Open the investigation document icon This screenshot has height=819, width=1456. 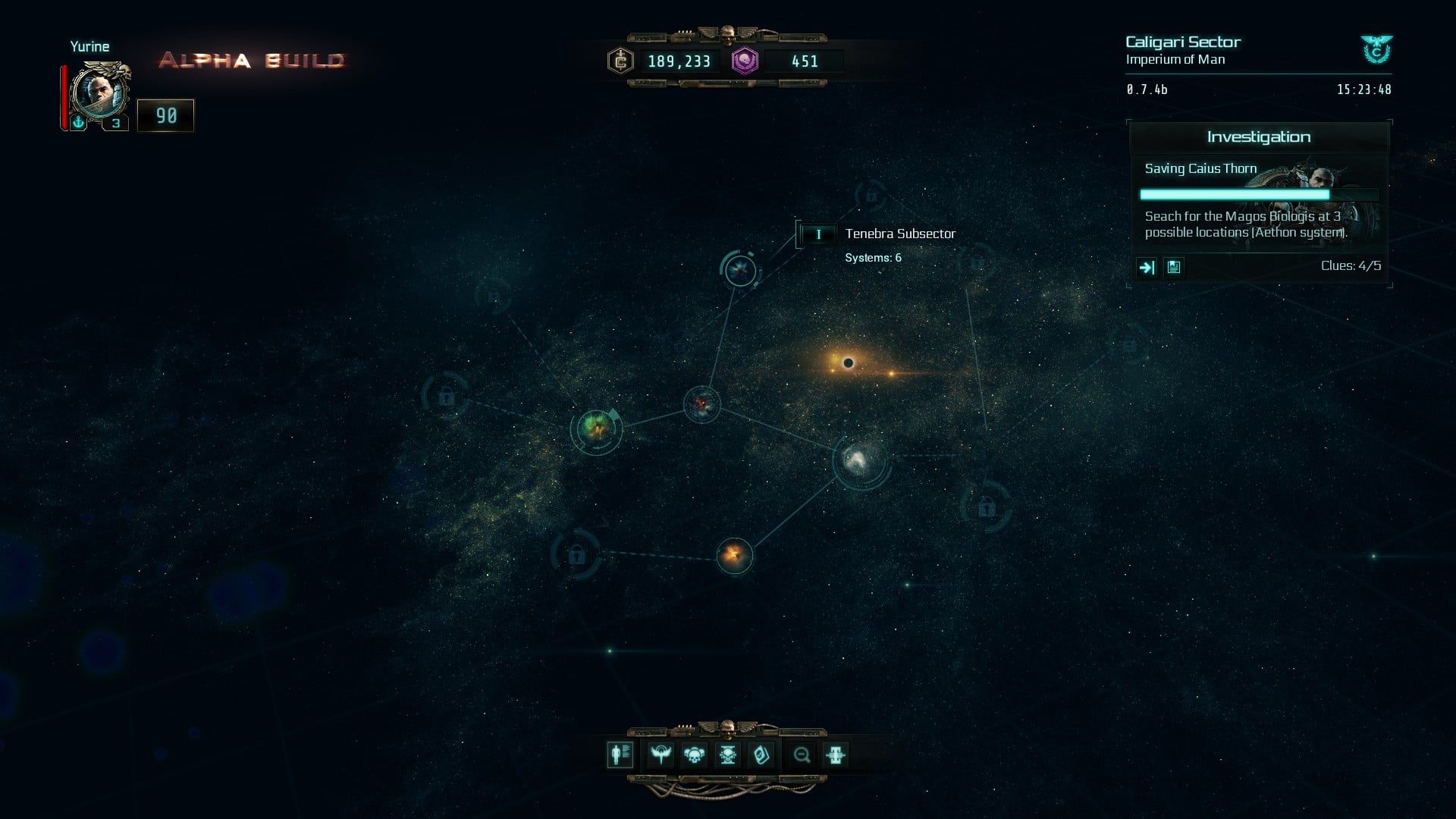(x=1174, y=267)
